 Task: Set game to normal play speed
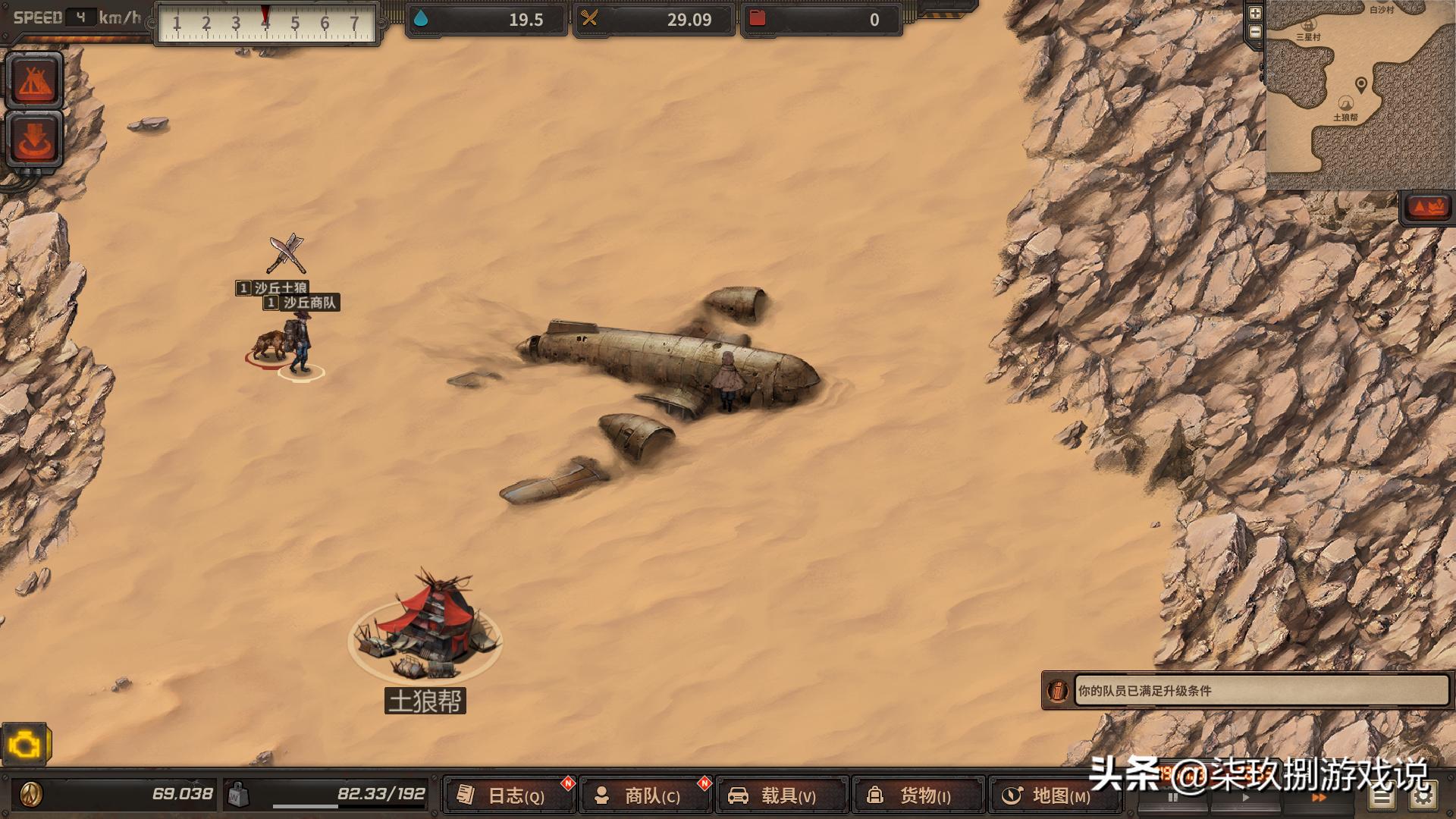pyautogui.click(x=1244, y=798)
